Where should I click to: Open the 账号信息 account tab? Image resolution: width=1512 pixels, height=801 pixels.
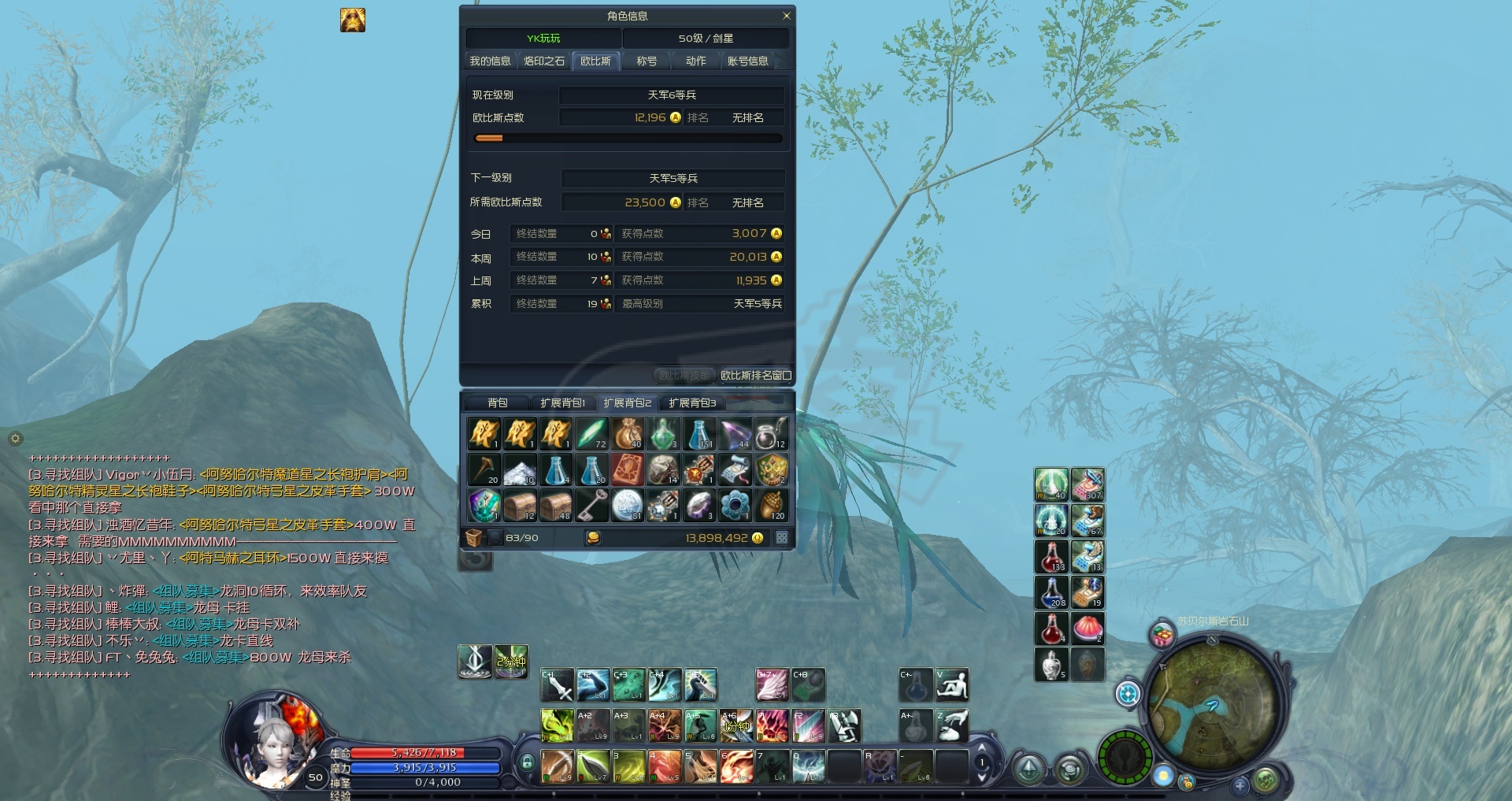(747, 61)
